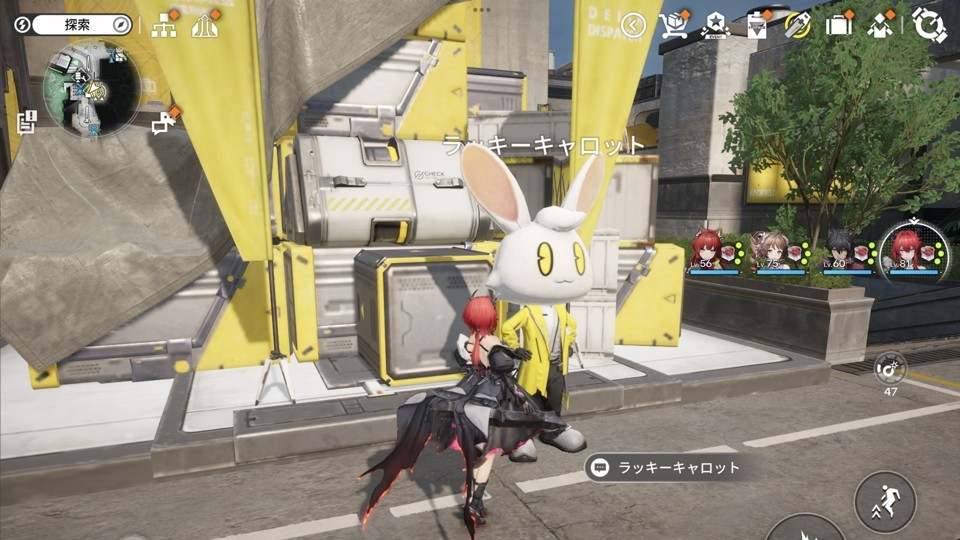The image size is (960, 540).
Task: Use the gadget item showing count 47
Action: coord(889,368)
